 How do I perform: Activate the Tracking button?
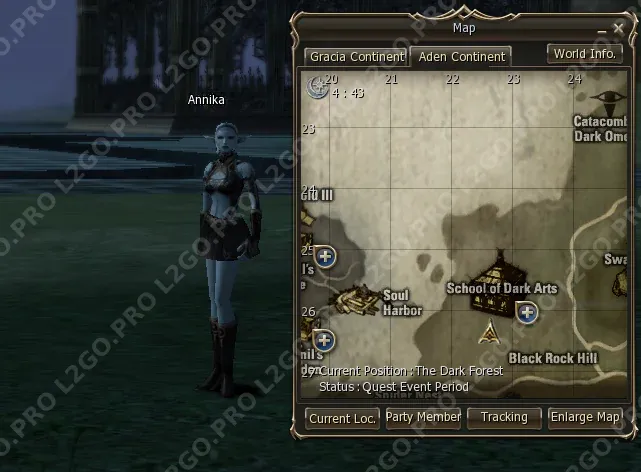pyautogui.click(x=503, y=417)
